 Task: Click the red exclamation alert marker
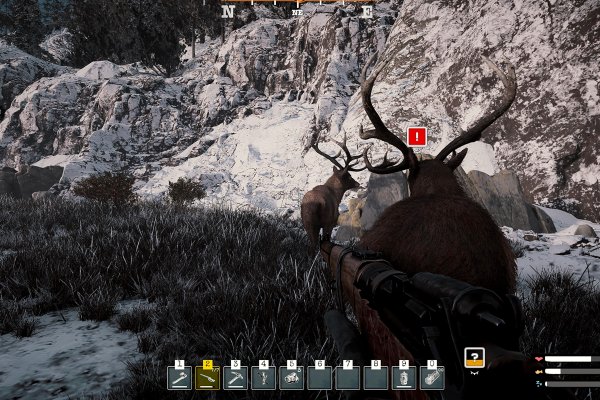[418, 137]
